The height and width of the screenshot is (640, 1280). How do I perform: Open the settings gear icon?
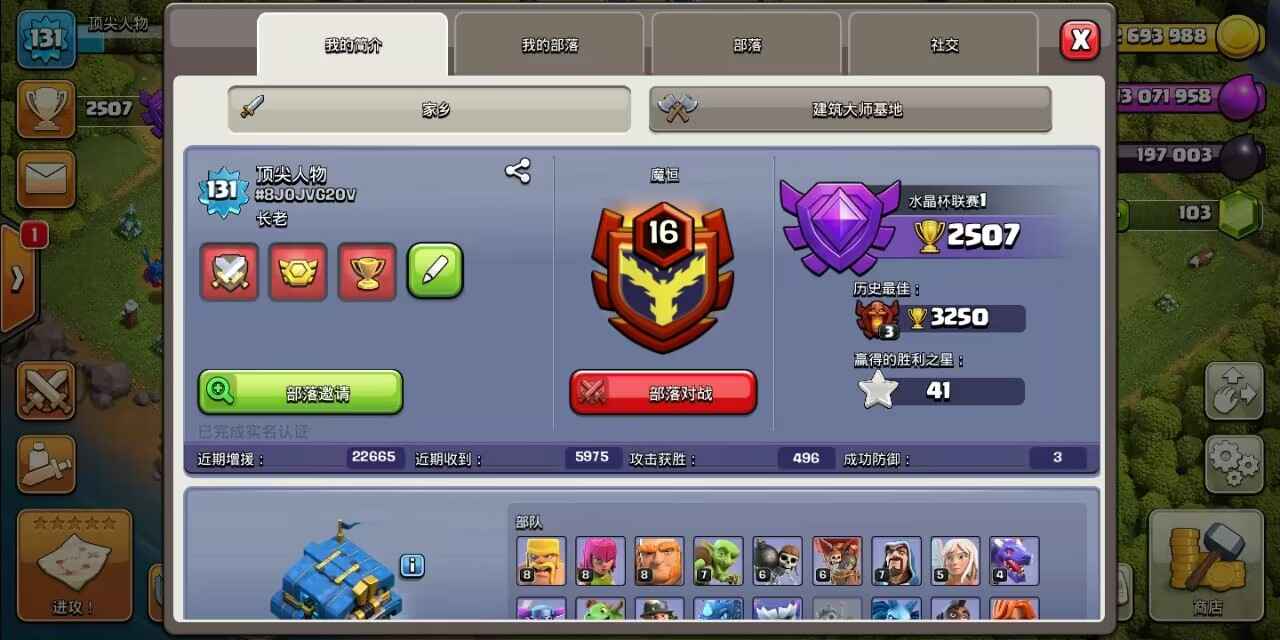point(1234,463)
